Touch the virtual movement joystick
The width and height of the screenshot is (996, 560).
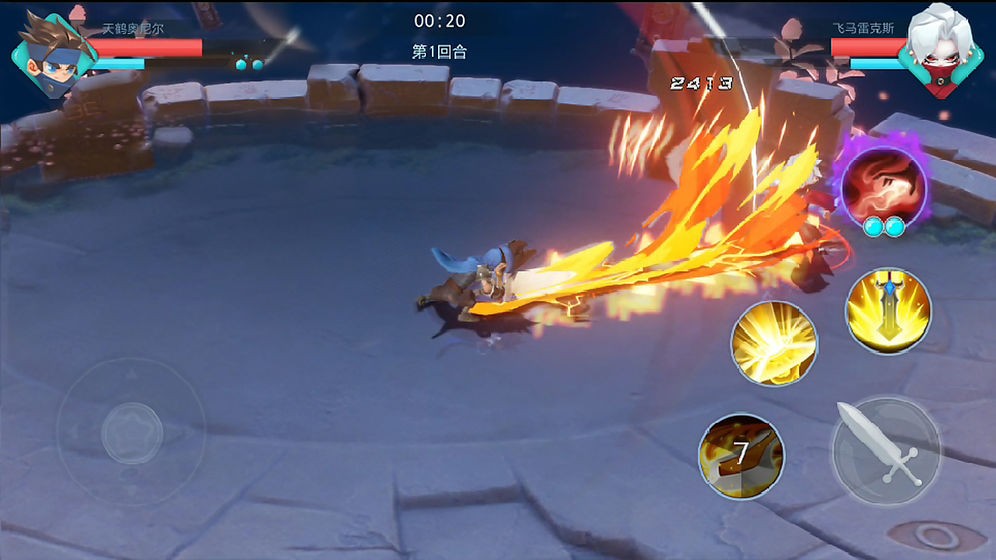pos(131,431)
